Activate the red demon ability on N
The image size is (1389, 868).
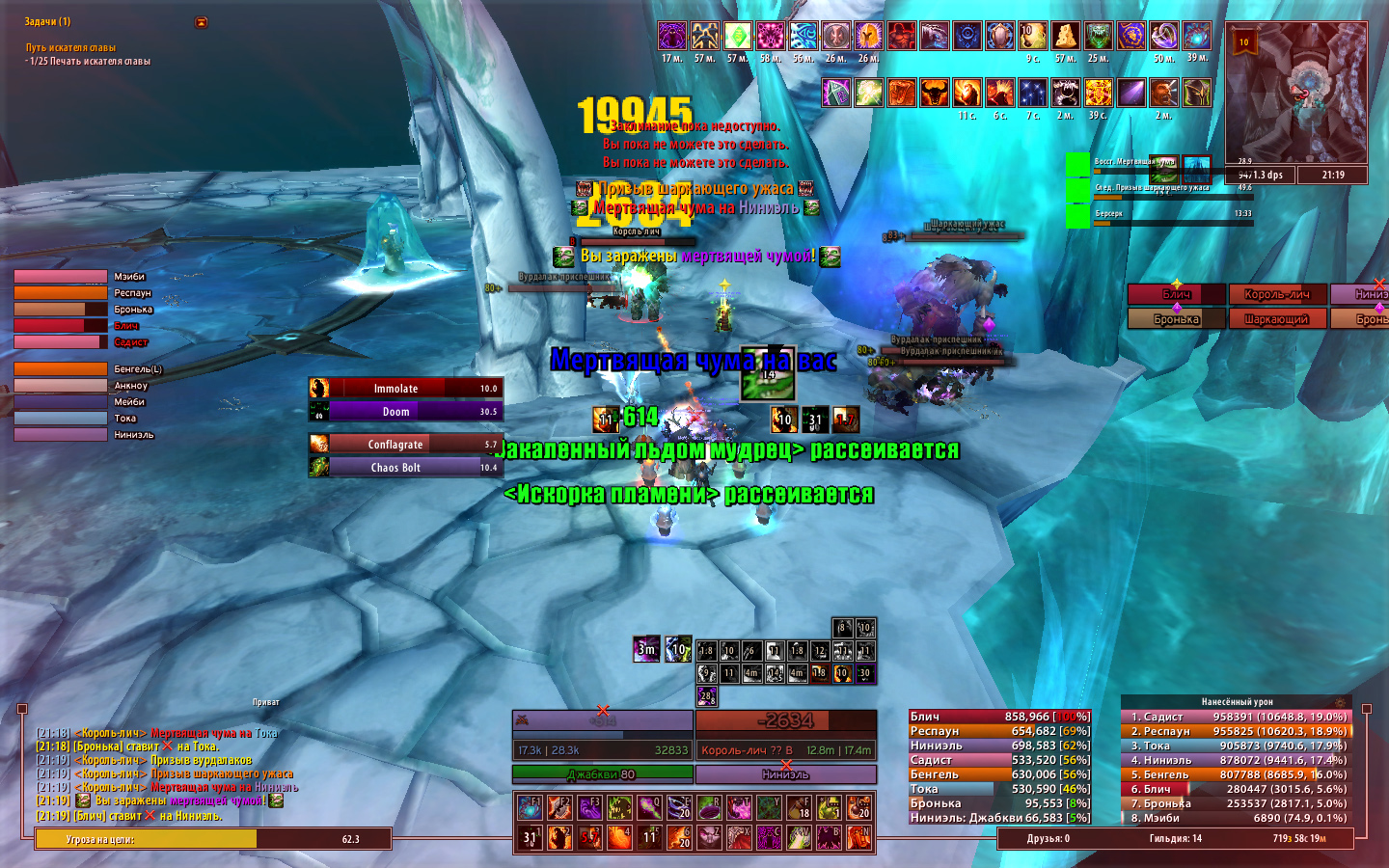(x=858, y=837)
